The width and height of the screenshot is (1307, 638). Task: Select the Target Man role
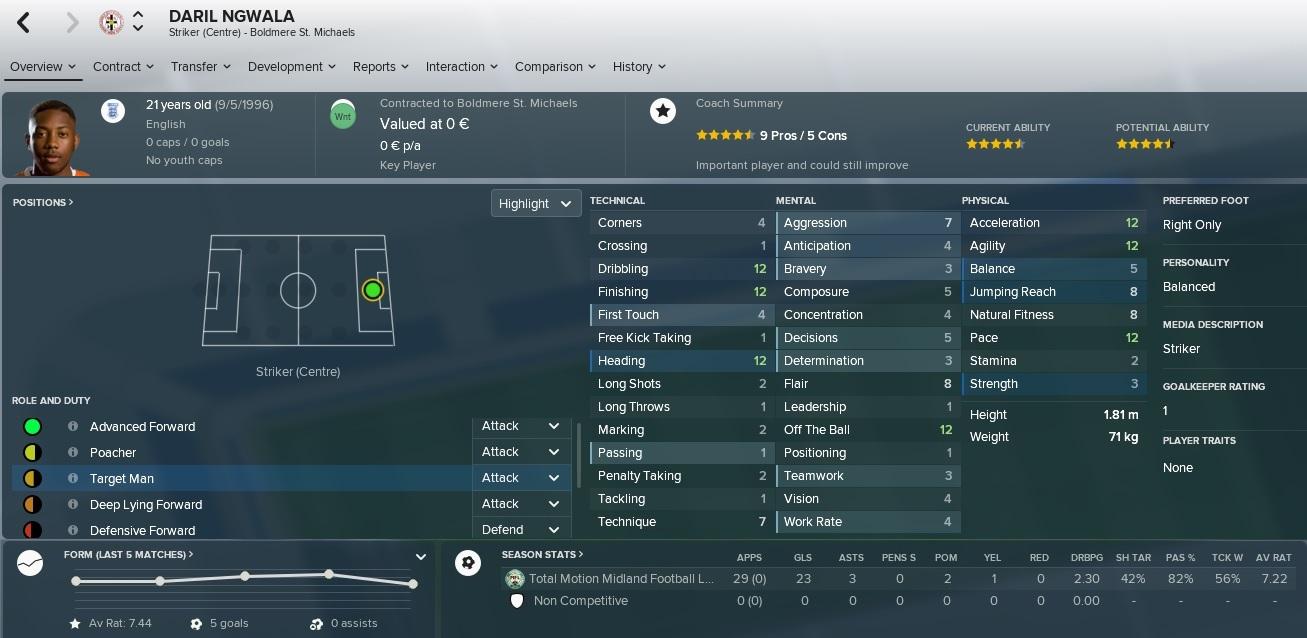point(122,479)
